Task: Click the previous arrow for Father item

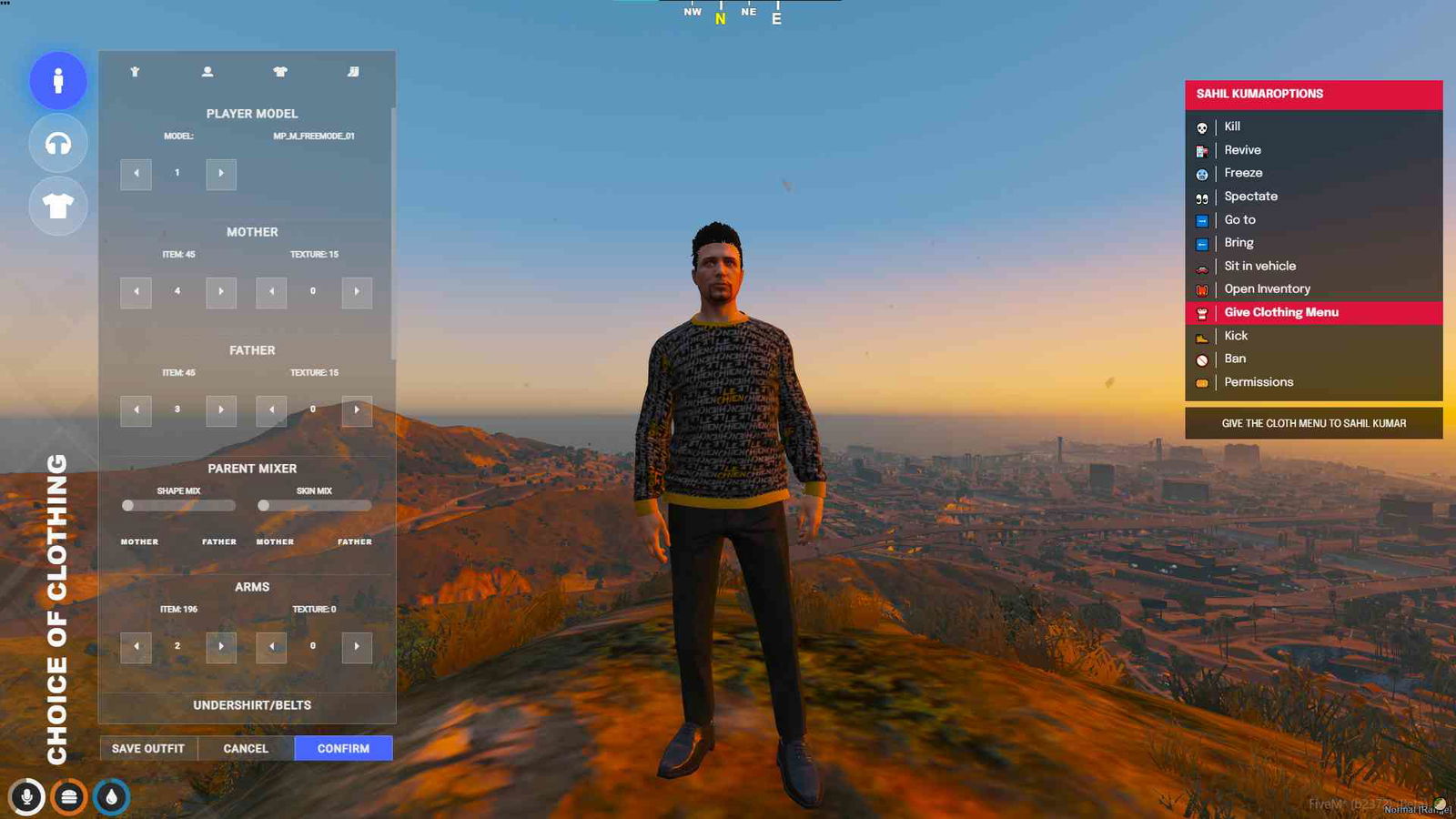Action: pos(136,410)
